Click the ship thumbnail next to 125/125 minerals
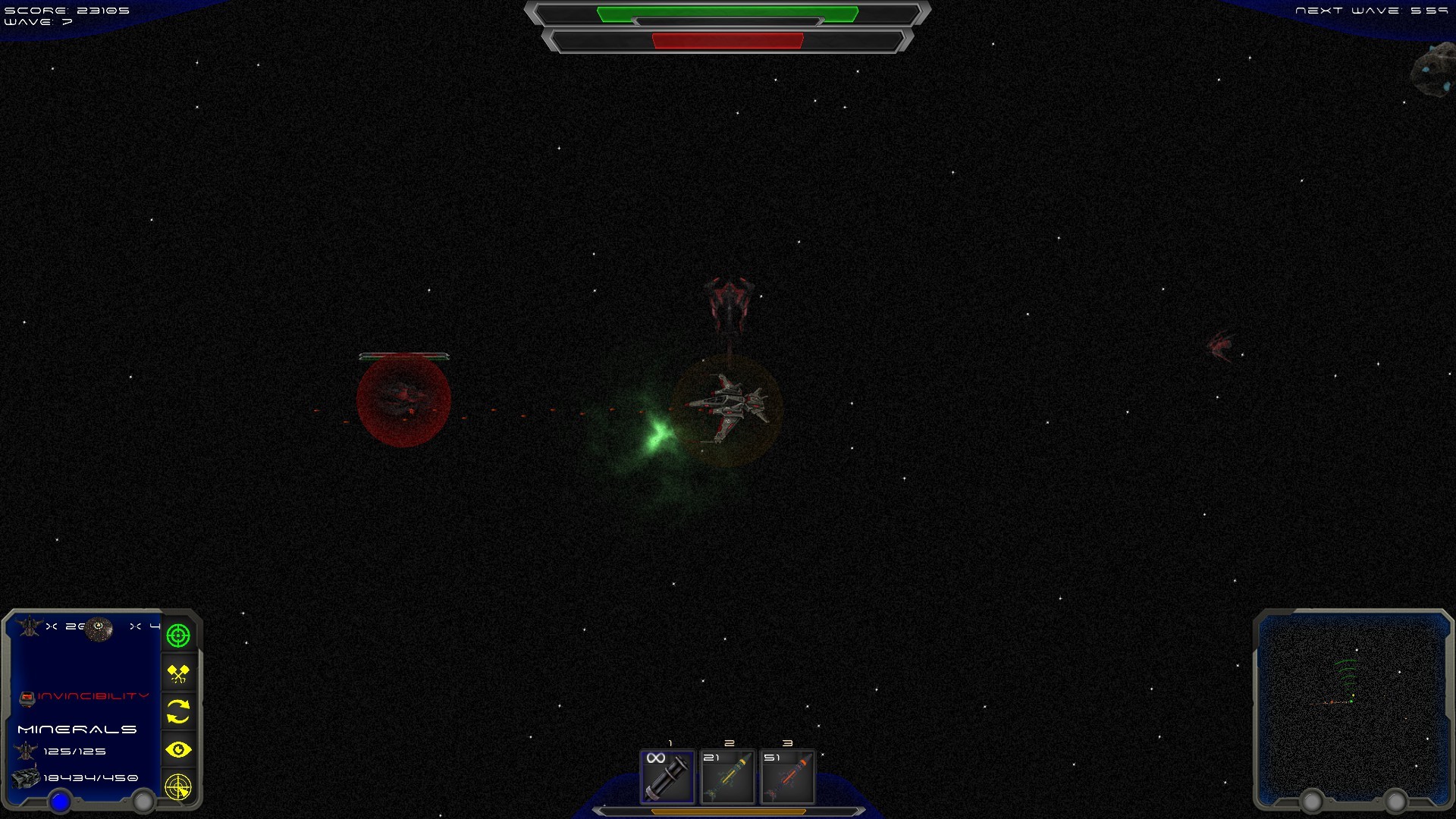Viewport: 1456px width, 819px height. [27, 750]
